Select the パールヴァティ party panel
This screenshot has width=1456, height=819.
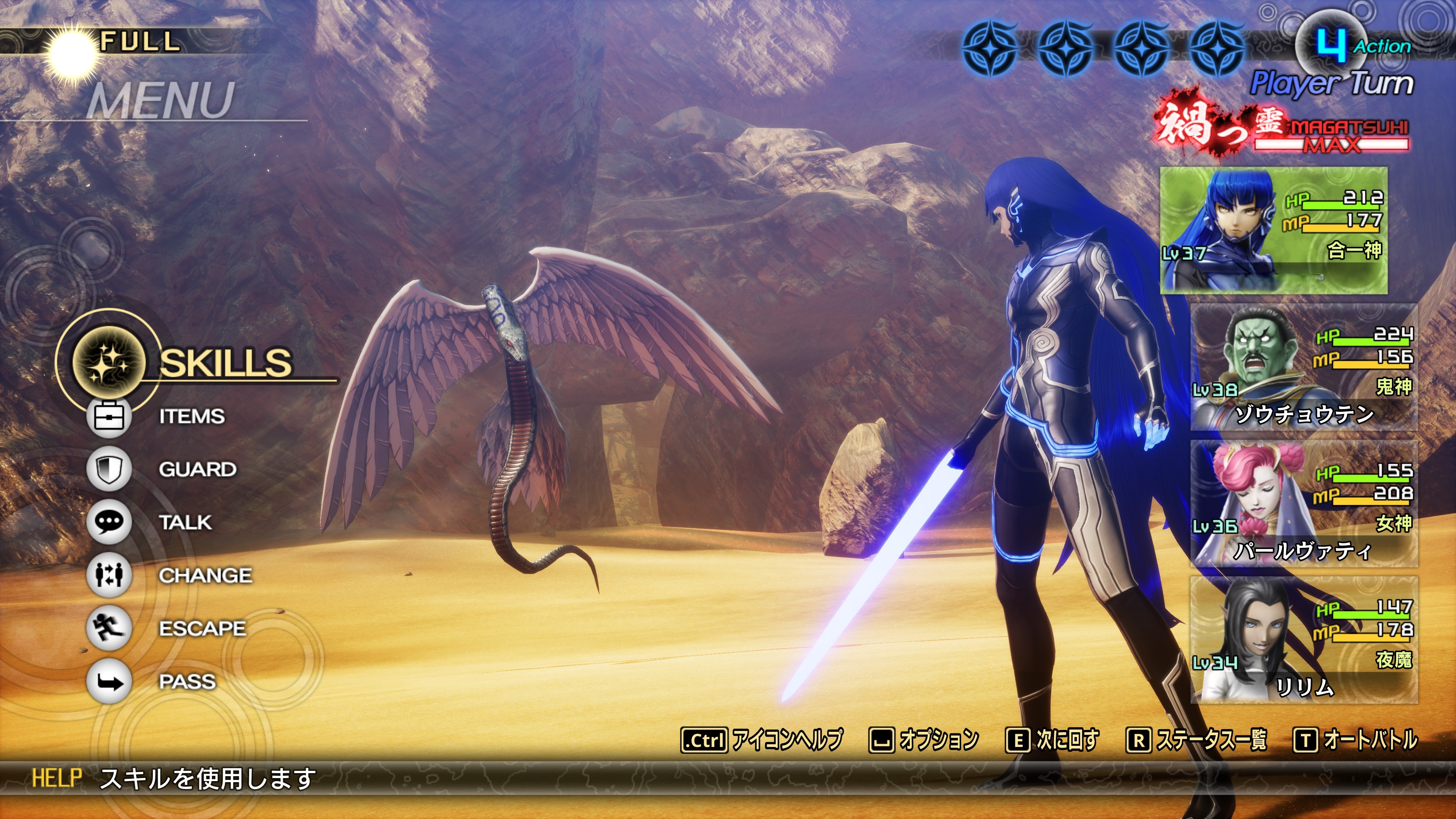[x=1304, y=504]
